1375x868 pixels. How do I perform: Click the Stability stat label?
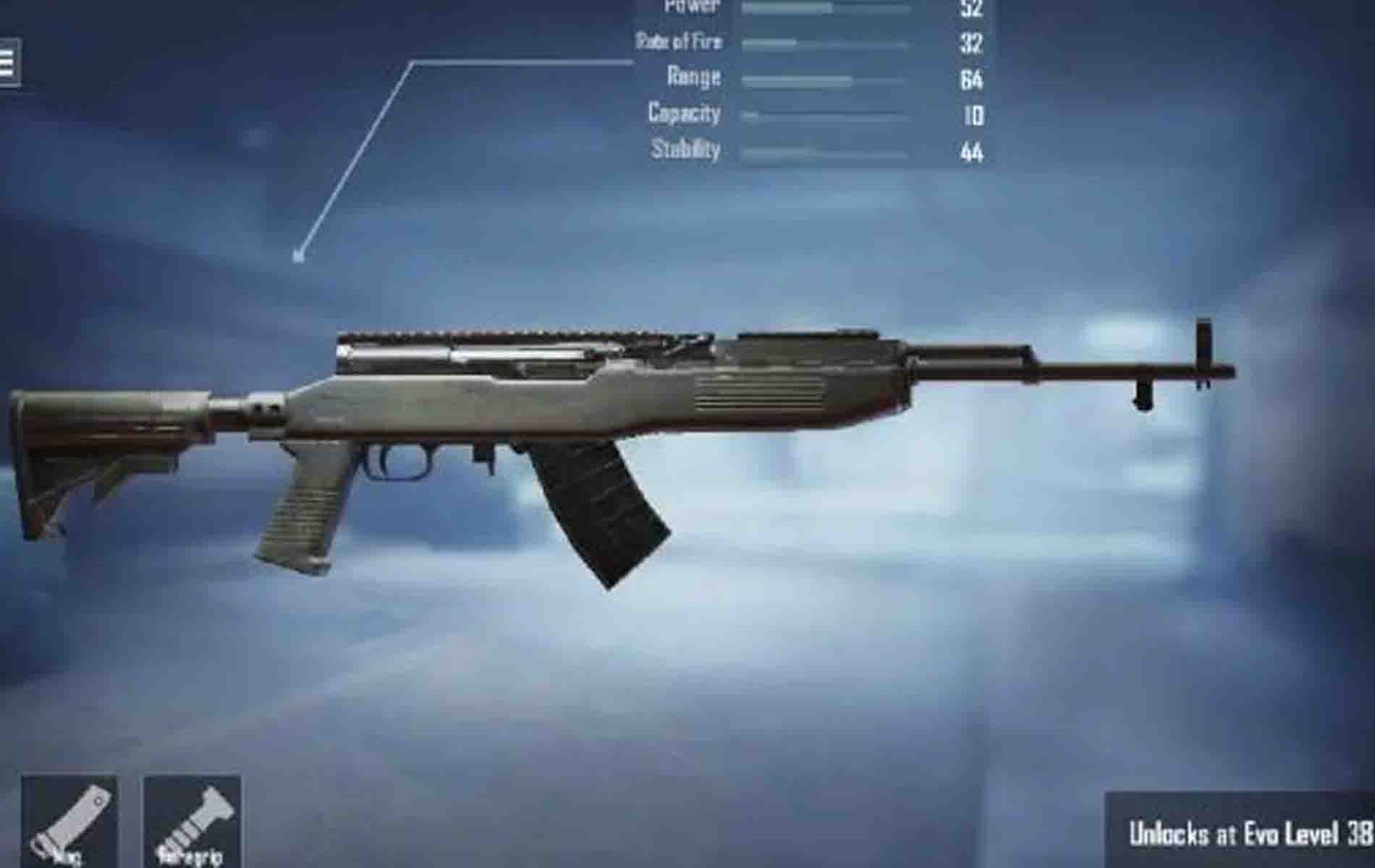pos(687,150)
